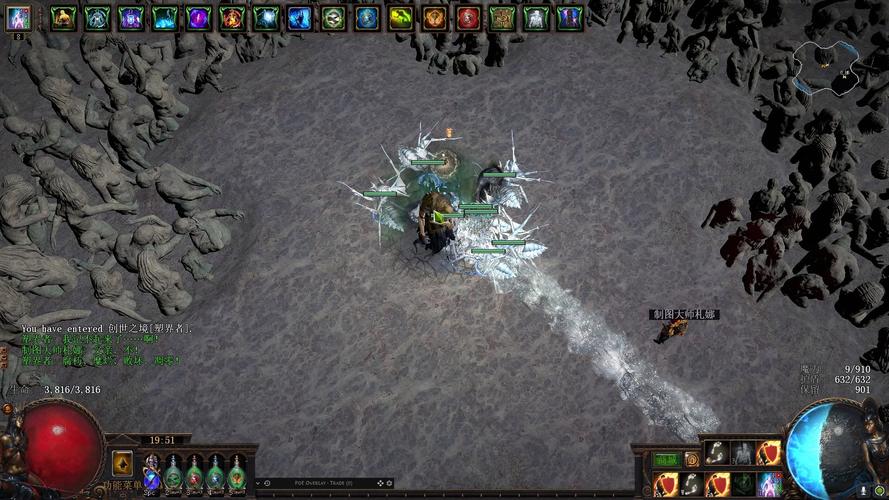Open the PoE Overlay trade history clock
889x500 pixels.
(267, 483)
